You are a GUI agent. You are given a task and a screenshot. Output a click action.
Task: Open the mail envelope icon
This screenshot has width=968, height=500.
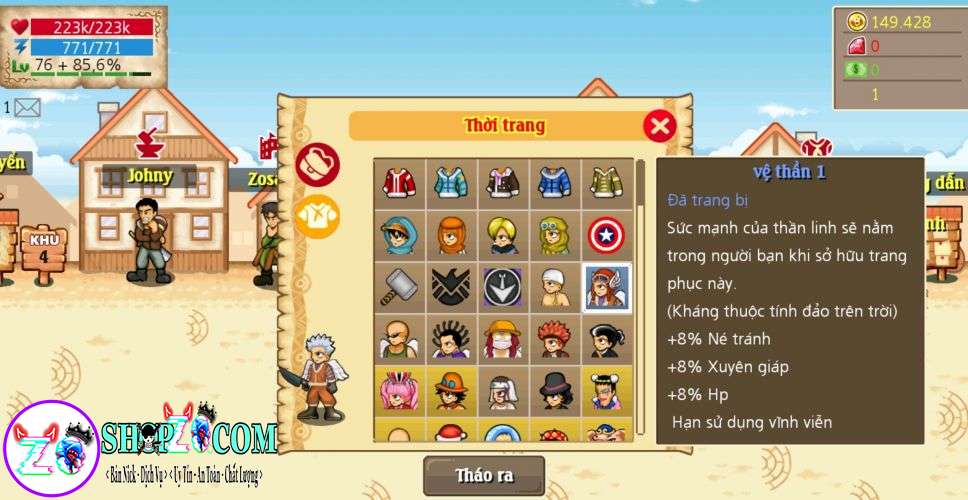point(27,107)
